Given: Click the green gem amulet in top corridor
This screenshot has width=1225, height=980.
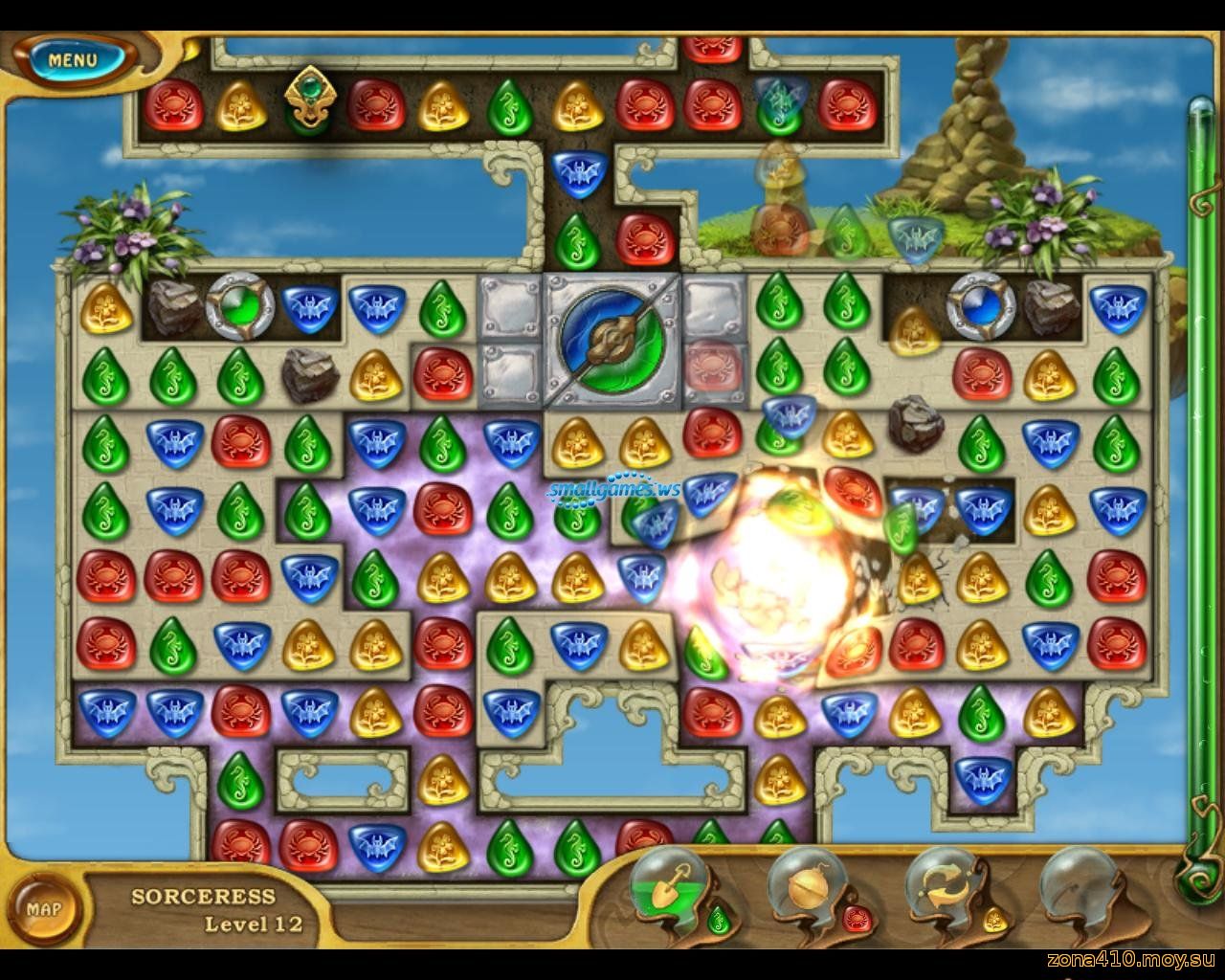Looking at the screenshot, I should (309, 98).
